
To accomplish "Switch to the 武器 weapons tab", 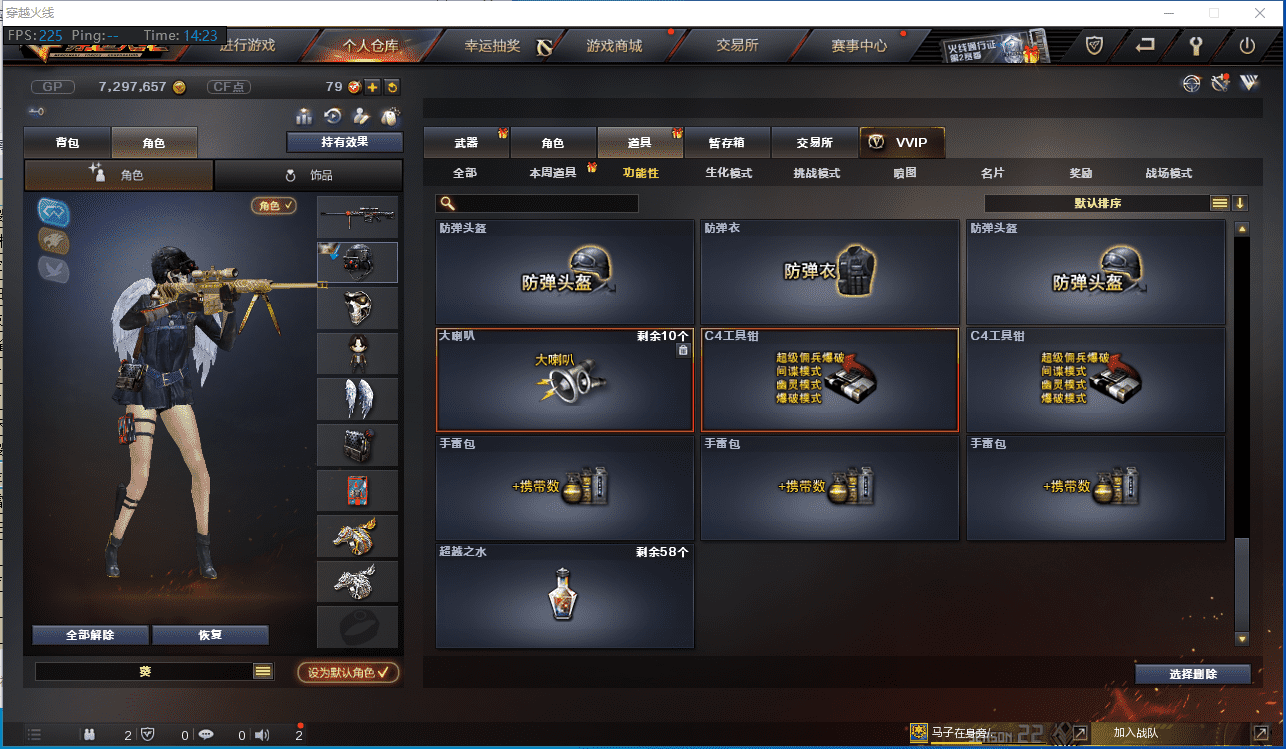I will [466, 143].
